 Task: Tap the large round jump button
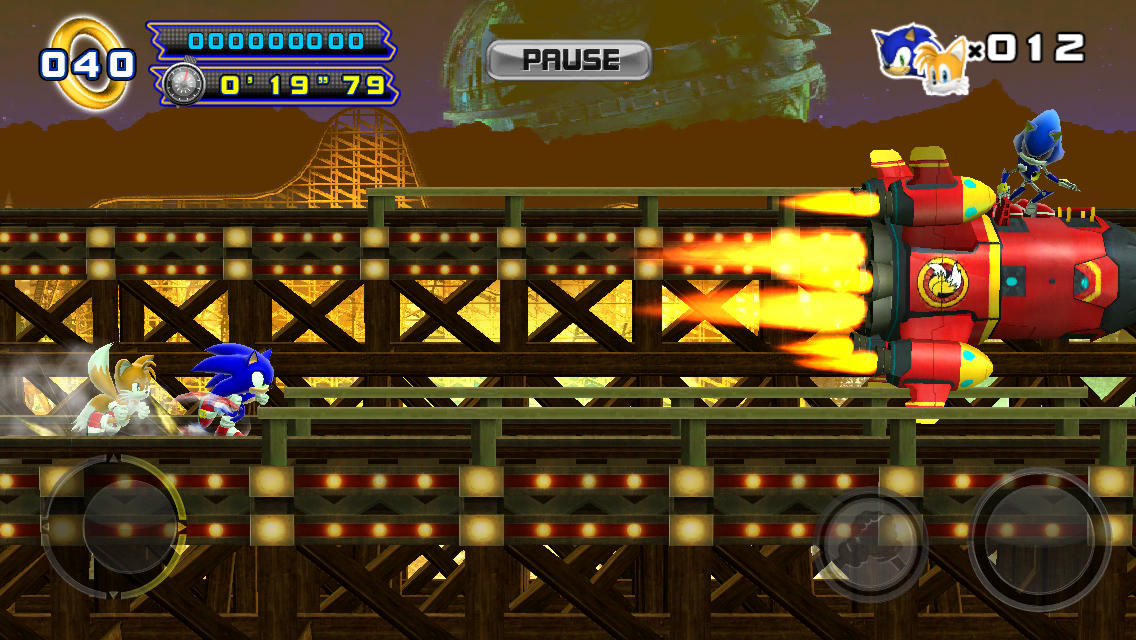coord(1039,540)
